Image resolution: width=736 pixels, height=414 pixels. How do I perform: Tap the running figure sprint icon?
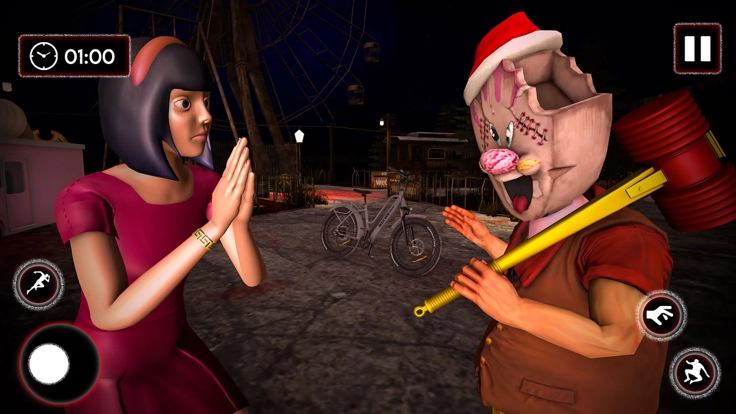[38, 283]
